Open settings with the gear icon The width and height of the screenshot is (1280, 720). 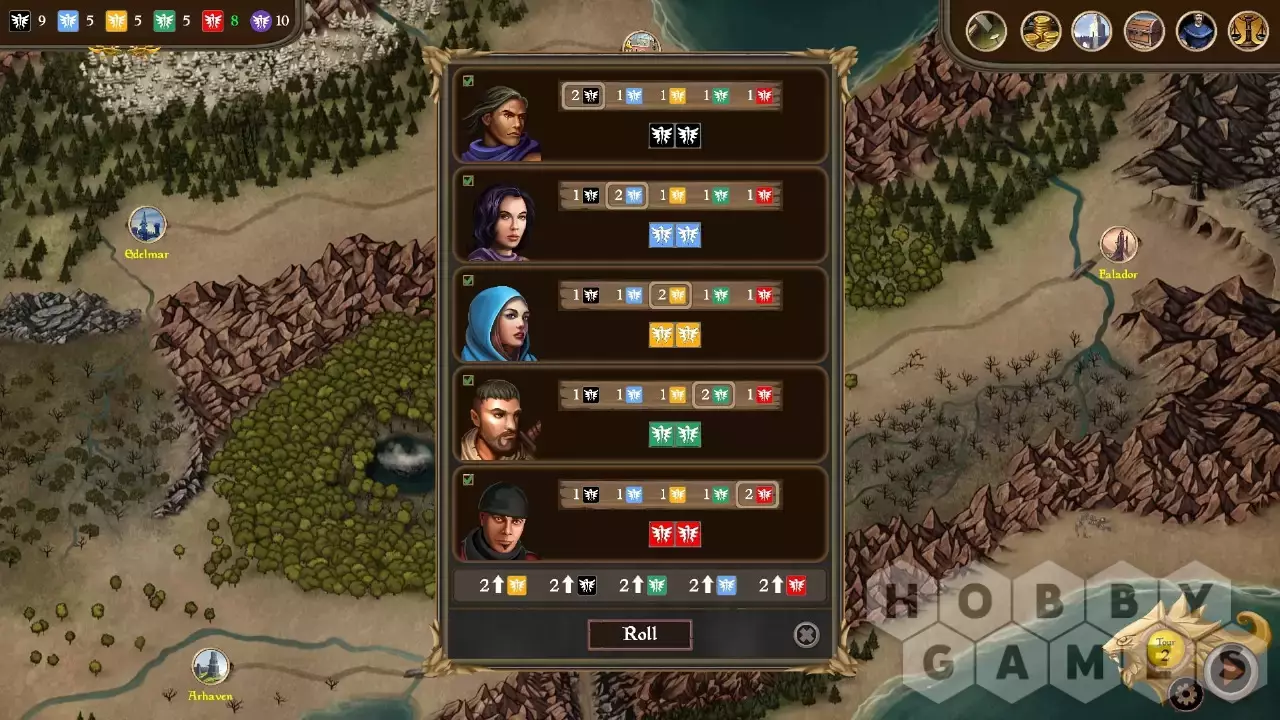click(x=1186, y=693)
